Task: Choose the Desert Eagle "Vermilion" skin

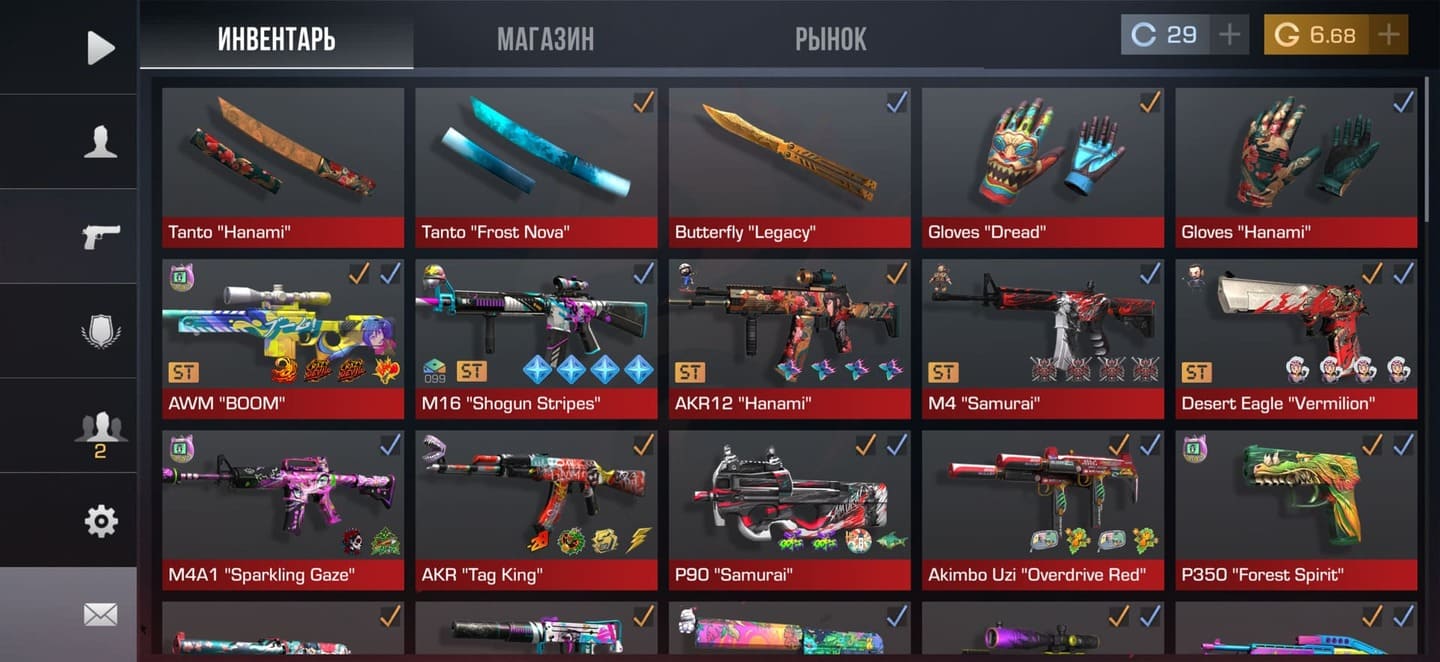Action: pos(1296,338)
